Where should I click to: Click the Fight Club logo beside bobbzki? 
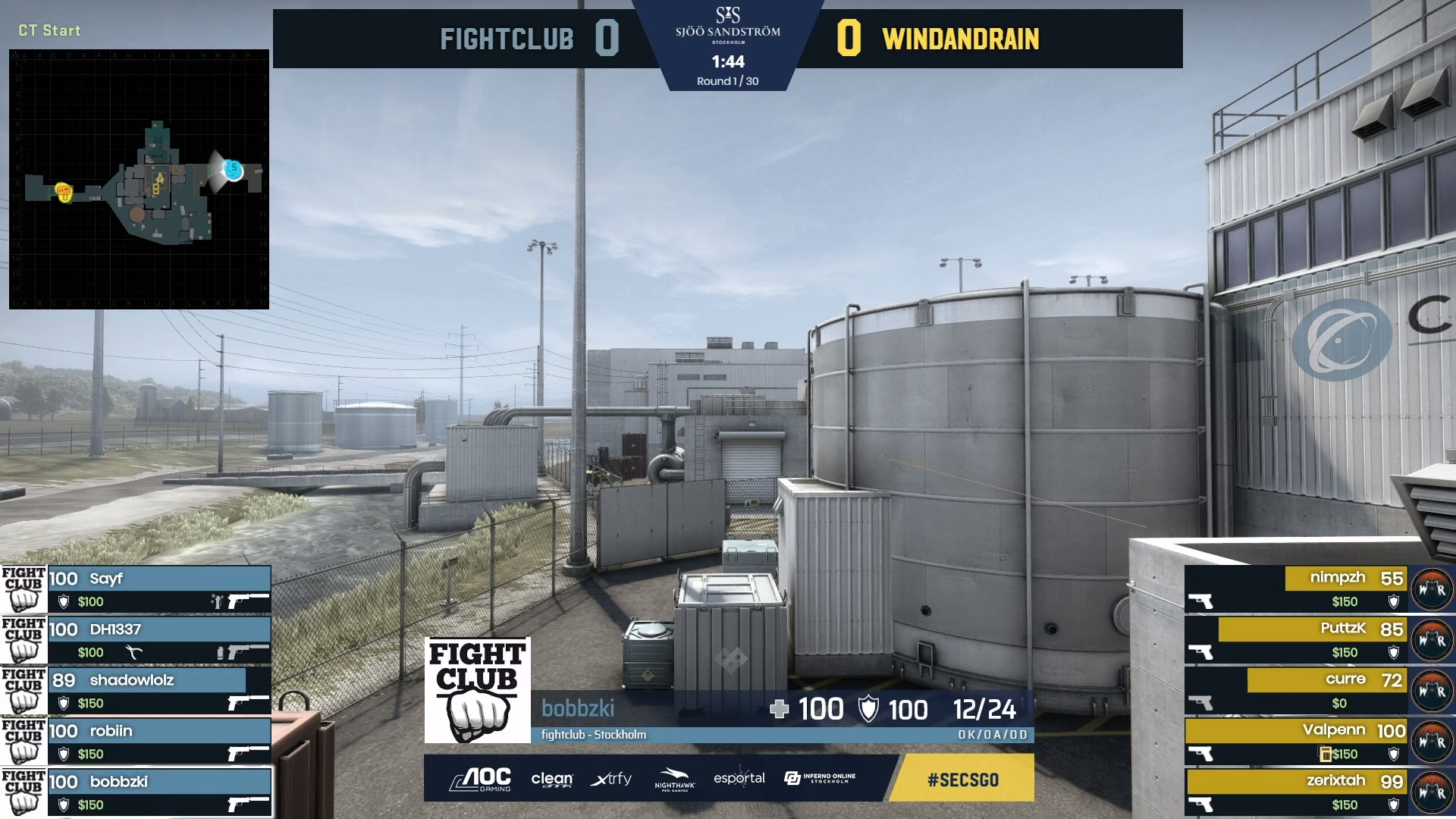point(477,690)
